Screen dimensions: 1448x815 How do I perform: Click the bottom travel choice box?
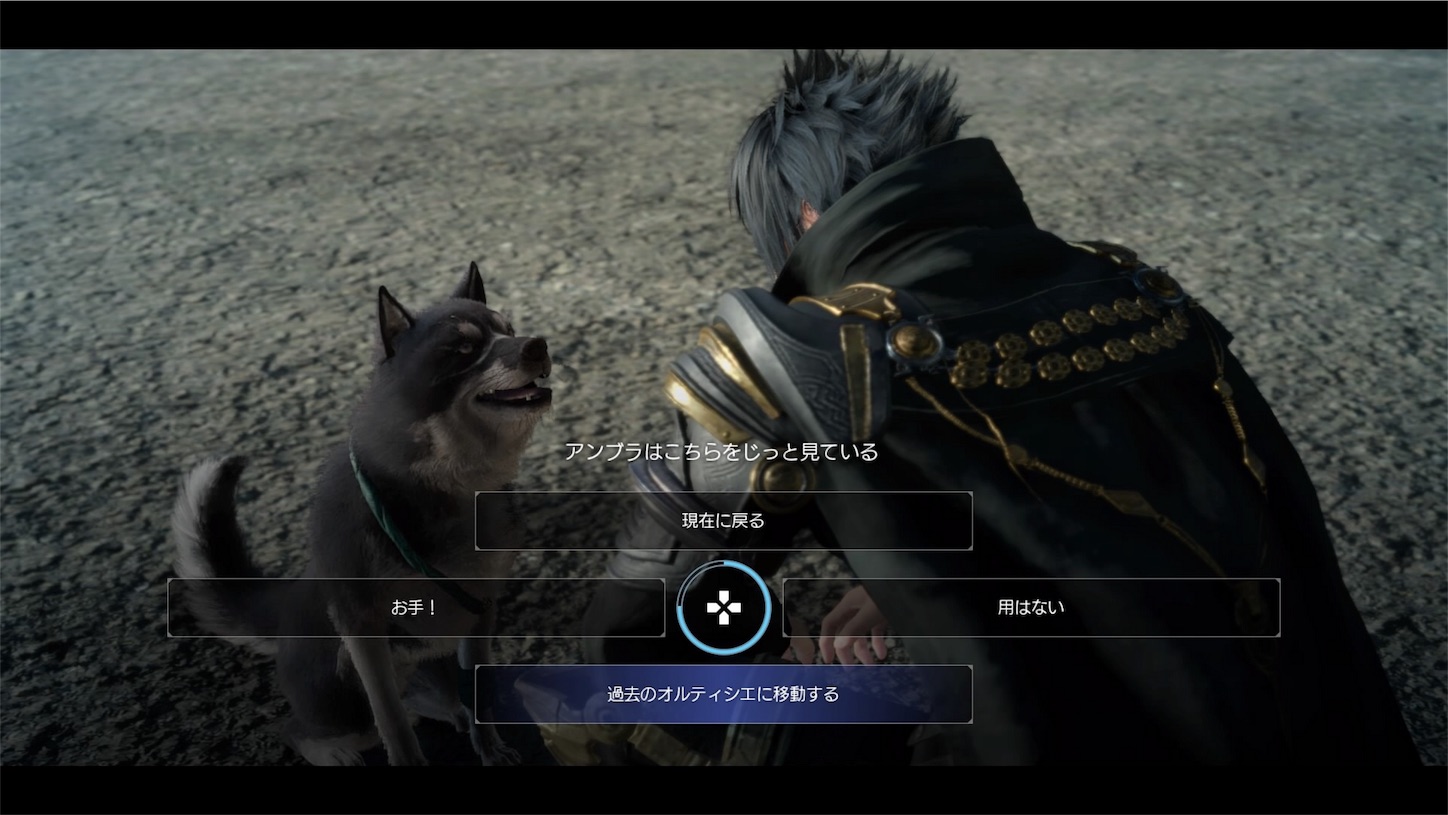coord(723,693)
